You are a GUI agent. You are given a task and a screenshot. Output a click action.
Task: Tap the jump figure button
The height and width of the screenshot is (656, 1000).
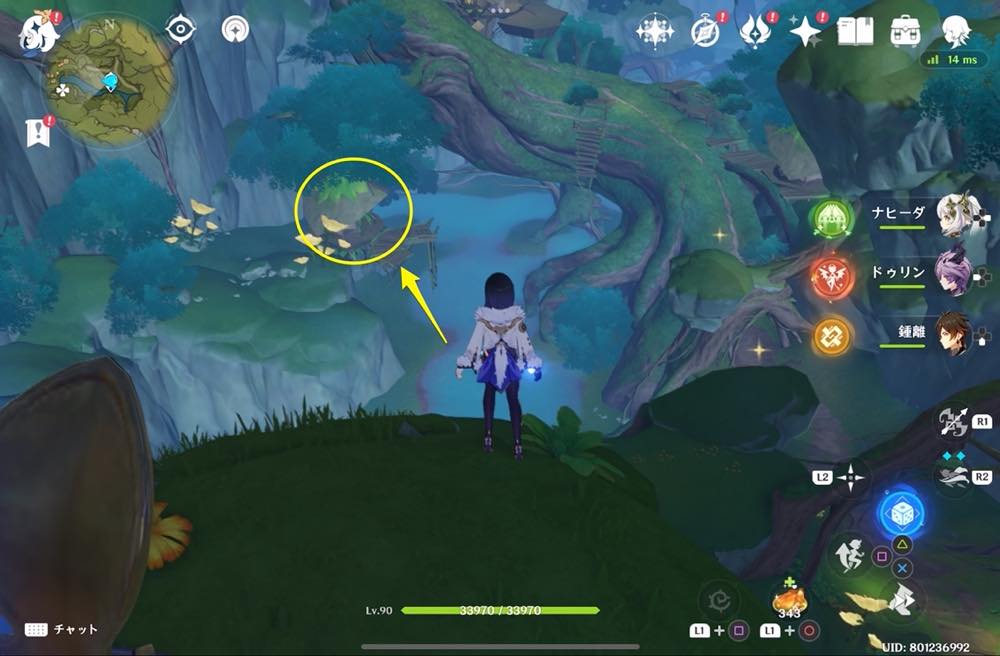[x=849, y=556]
